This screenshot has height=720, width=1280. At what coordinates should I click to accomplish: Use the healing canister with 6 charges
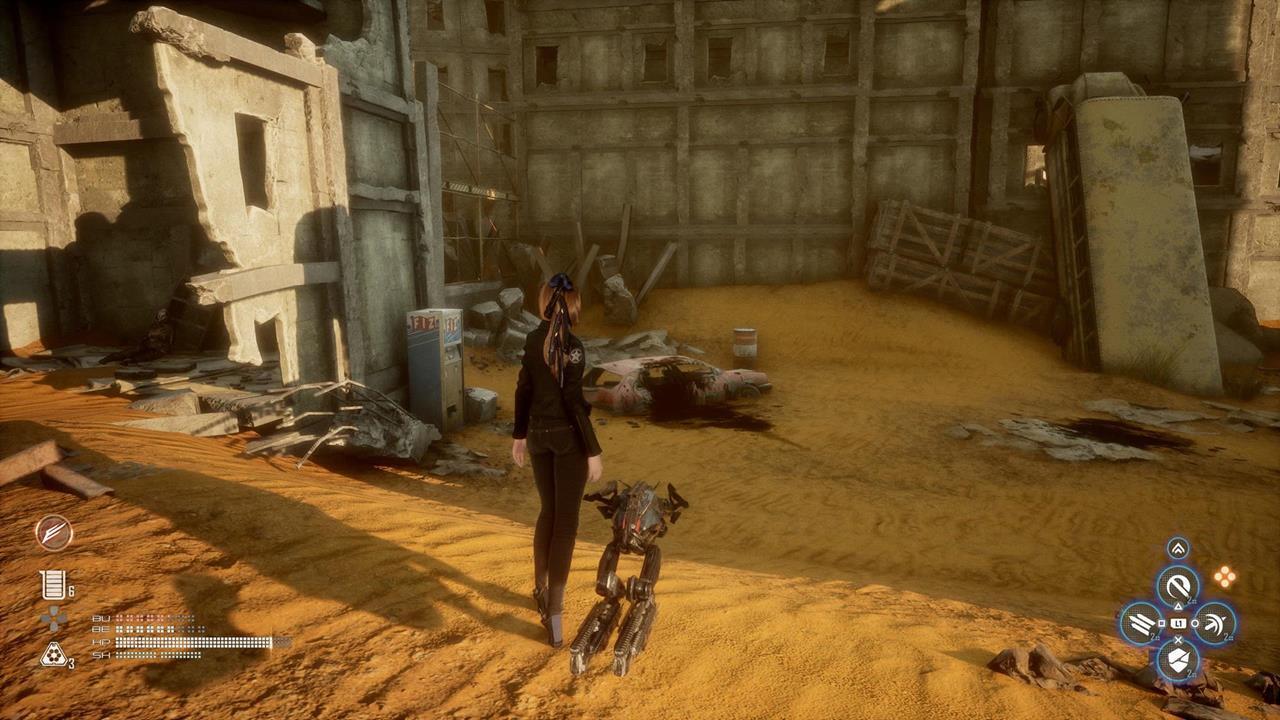(x=53, y=585)
